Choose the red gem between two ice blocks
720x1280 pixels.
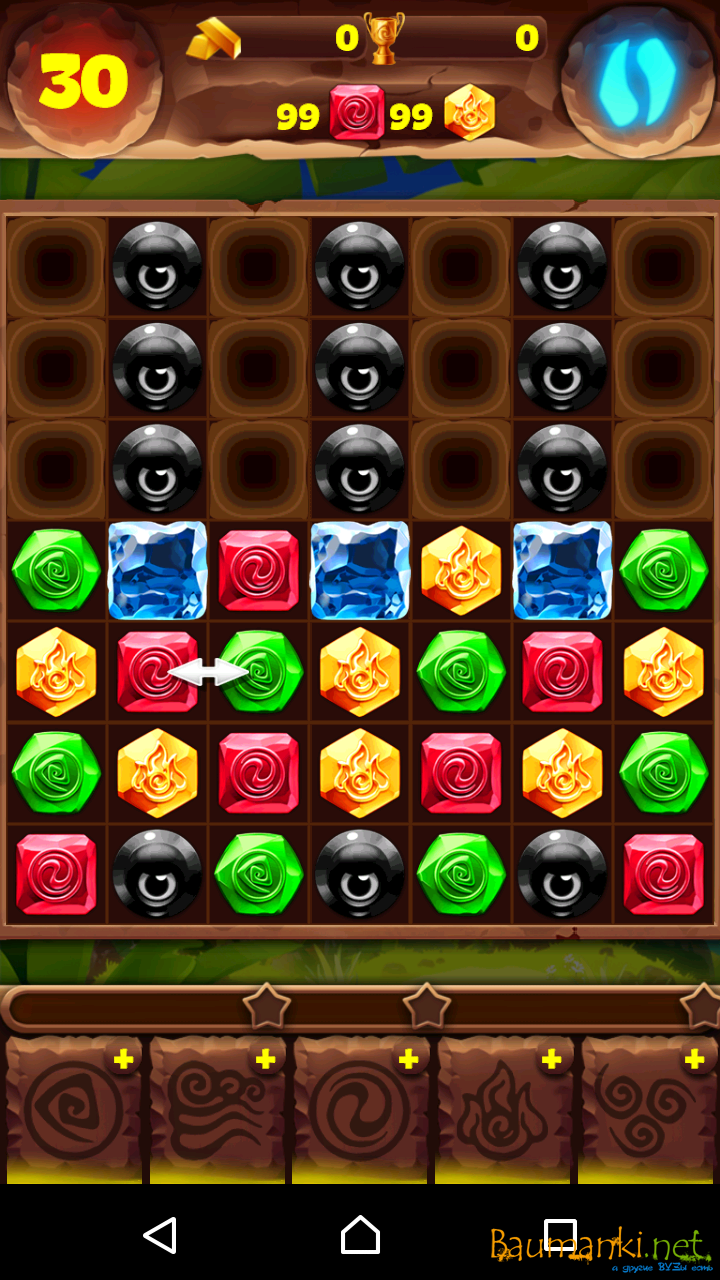pyautogui.click(x=258, y=571)
